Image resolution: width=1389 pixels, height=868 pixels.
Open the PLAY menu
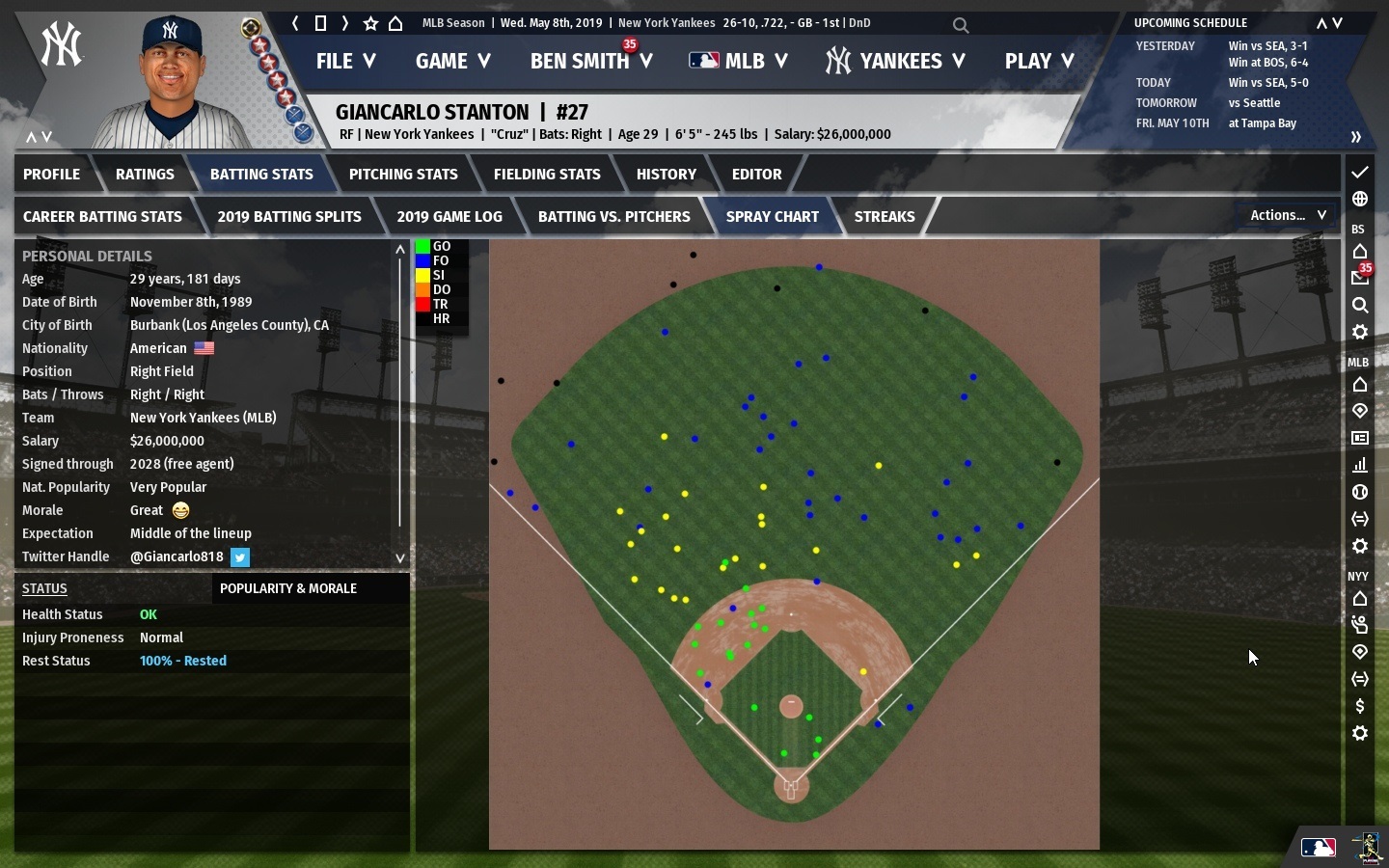click(1038, 61)
